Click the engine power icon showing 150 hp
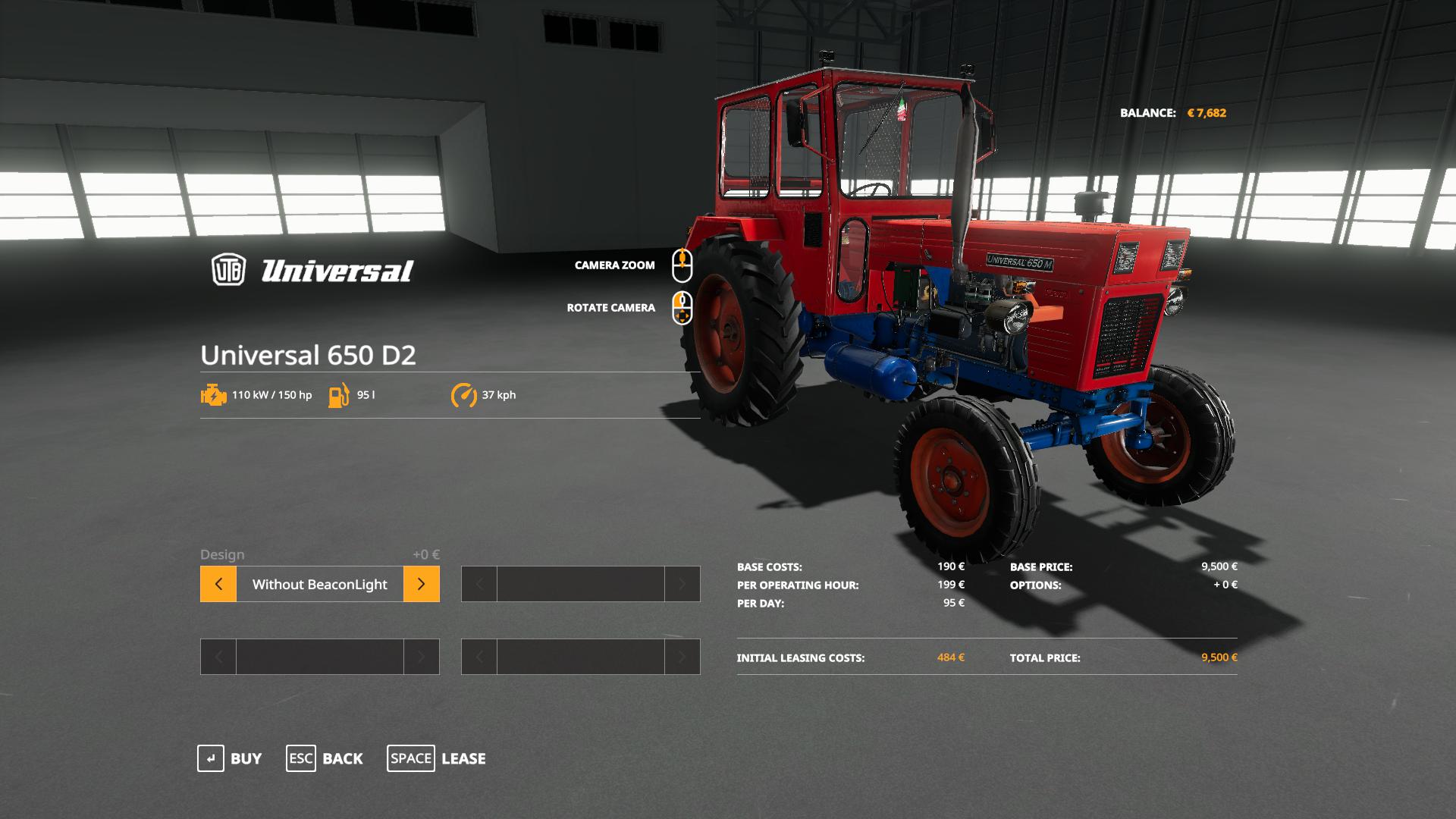The width and height of the screenshot is (1456, 819). click(x=213, y=395)
